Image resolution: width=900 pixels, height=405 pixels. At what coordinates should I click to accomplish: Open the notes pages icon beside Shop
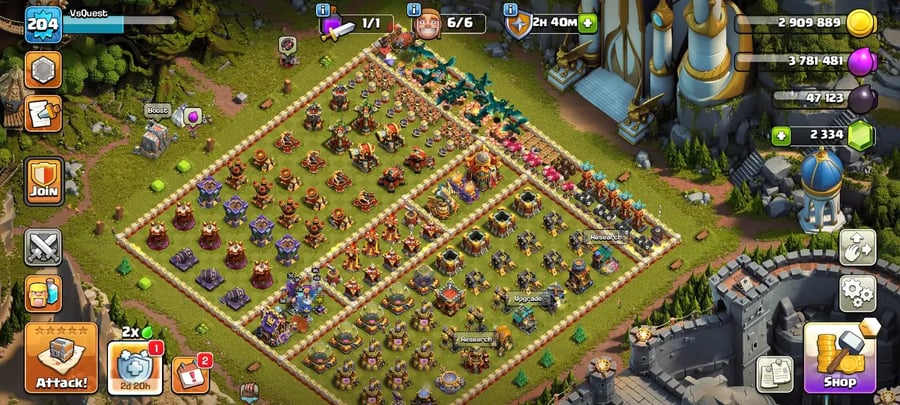click(x=774, y=372)
